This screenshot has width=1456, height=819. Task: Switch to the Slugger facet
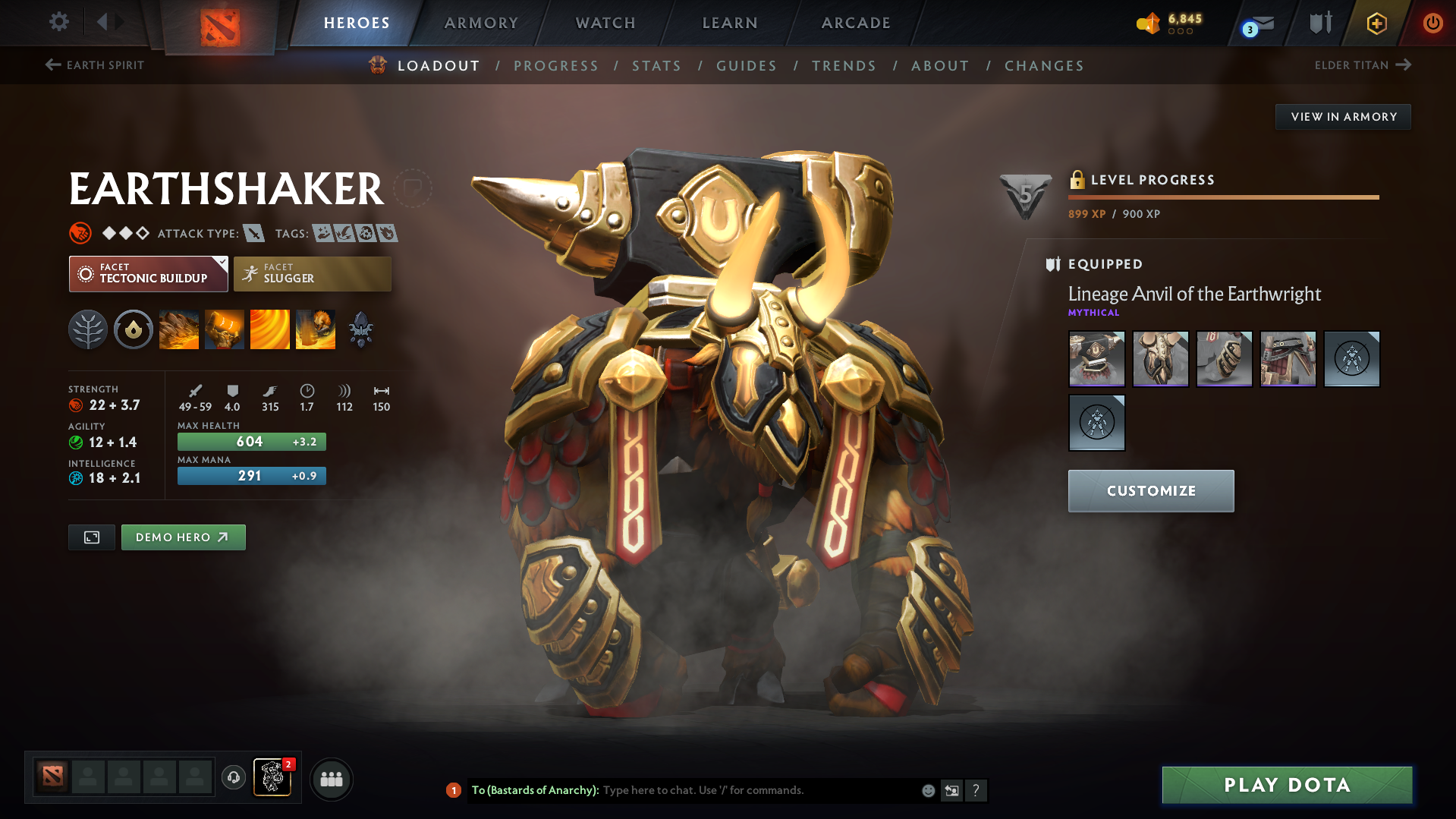click(312, 273)
